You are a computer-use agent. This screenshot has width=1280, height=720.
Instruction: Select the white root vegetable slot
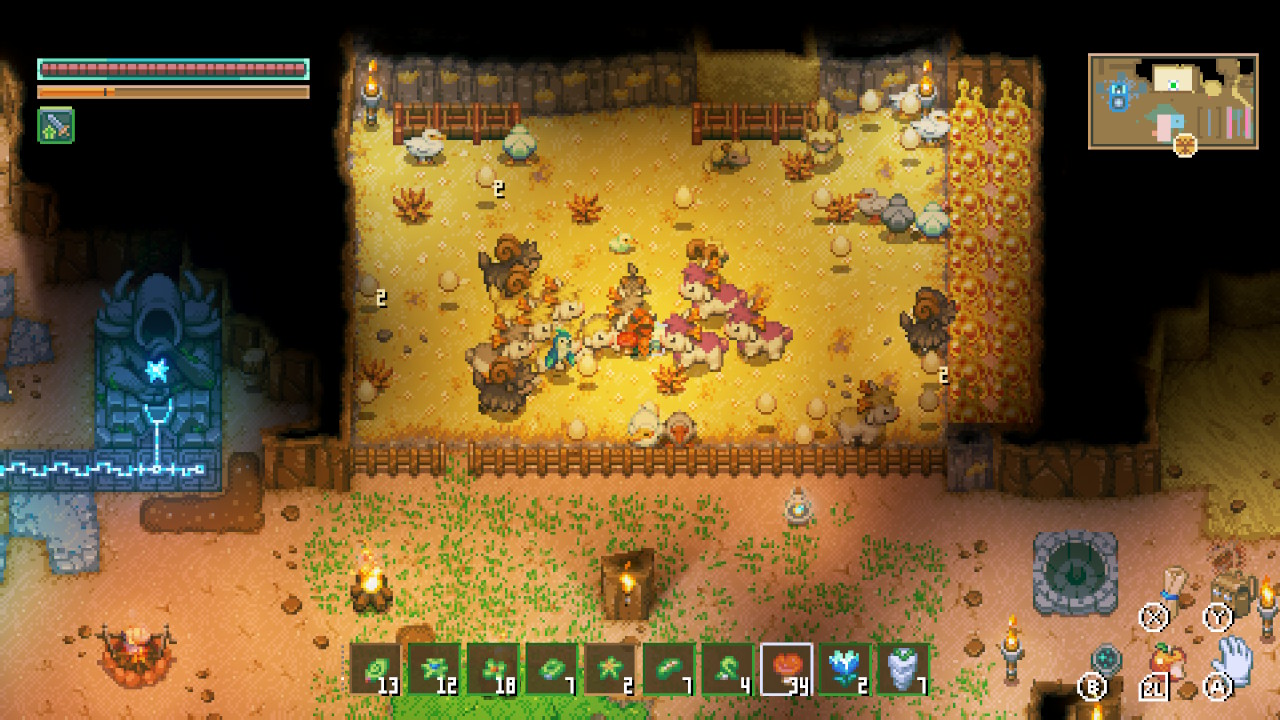click(x=903, y=669)
